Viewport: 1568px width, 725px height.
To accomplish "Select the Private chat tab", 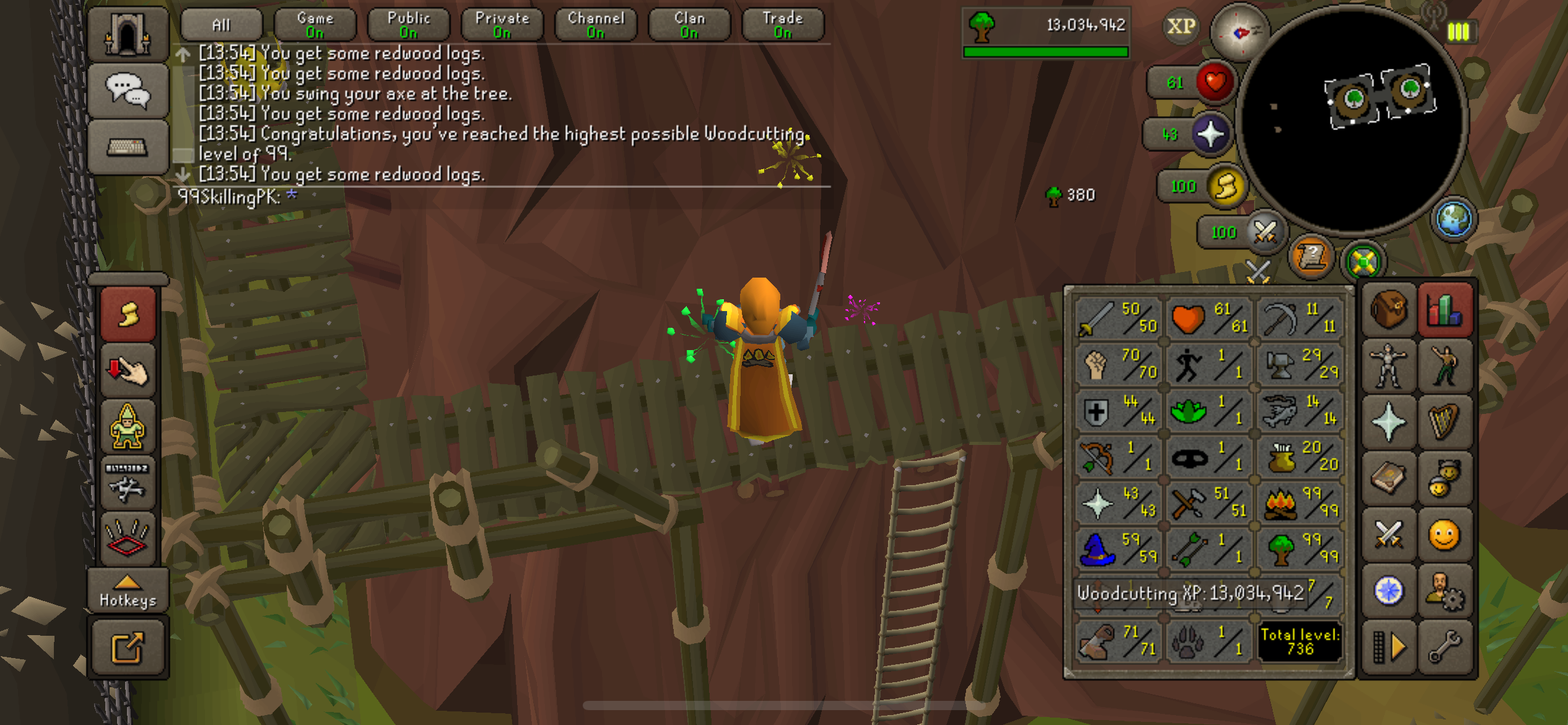I will (x=502, y=25).
